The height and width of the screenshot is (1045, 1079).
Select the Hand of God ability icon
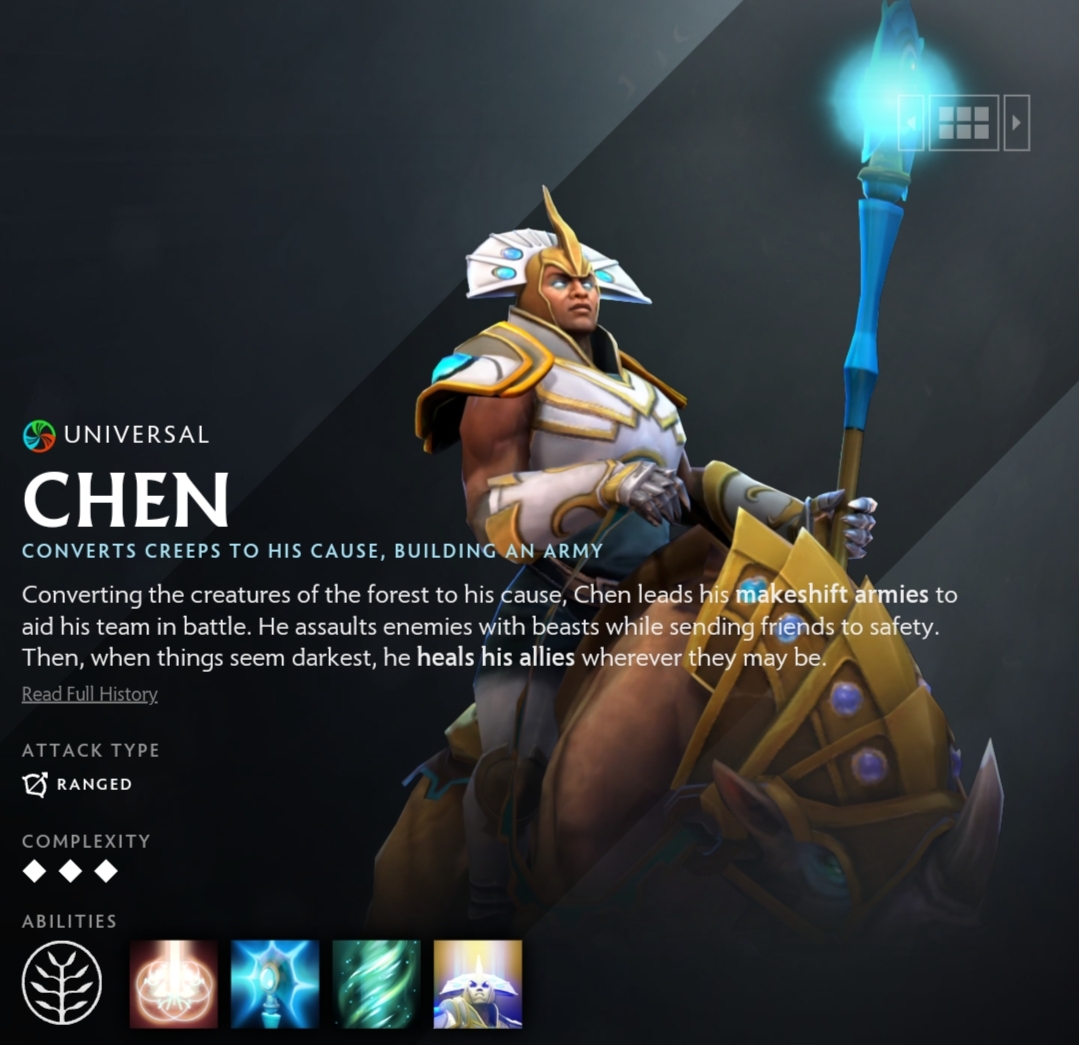(477, 984)
